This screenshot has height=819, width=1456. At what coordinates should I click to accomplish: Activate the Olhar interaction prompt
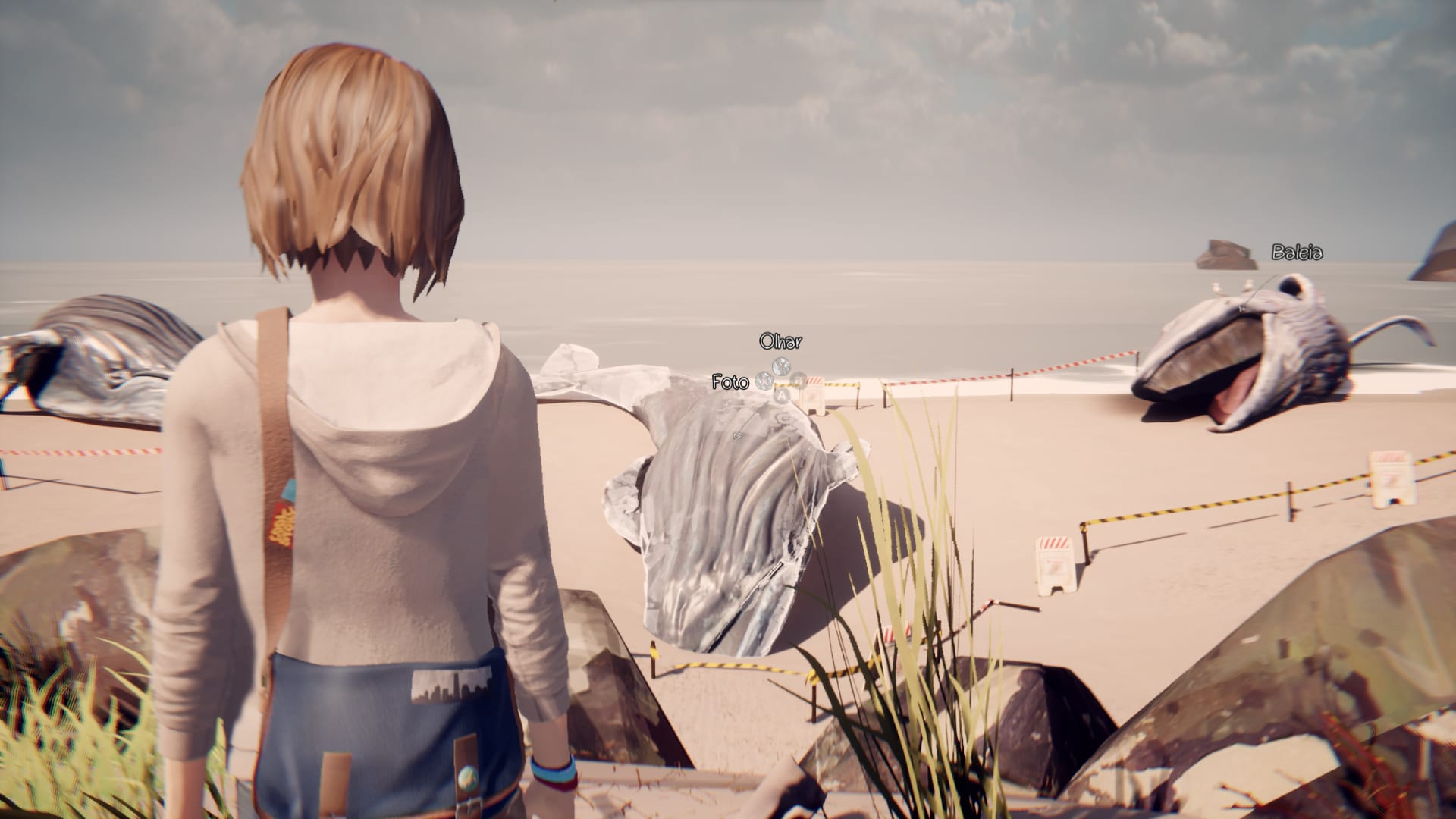point(781,341)
